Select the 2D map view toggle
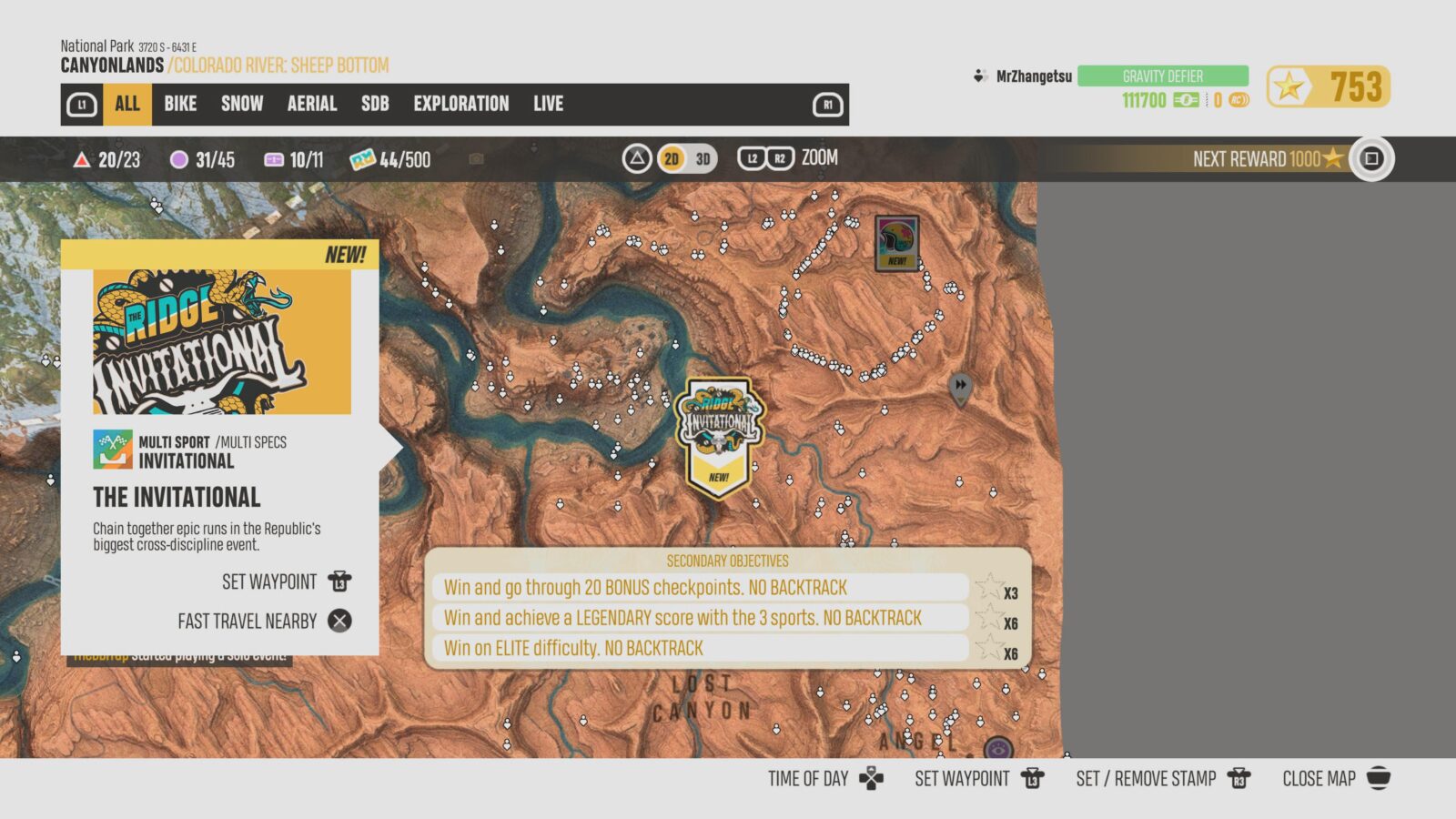The image size is (1456, 819). pos(671,157)
